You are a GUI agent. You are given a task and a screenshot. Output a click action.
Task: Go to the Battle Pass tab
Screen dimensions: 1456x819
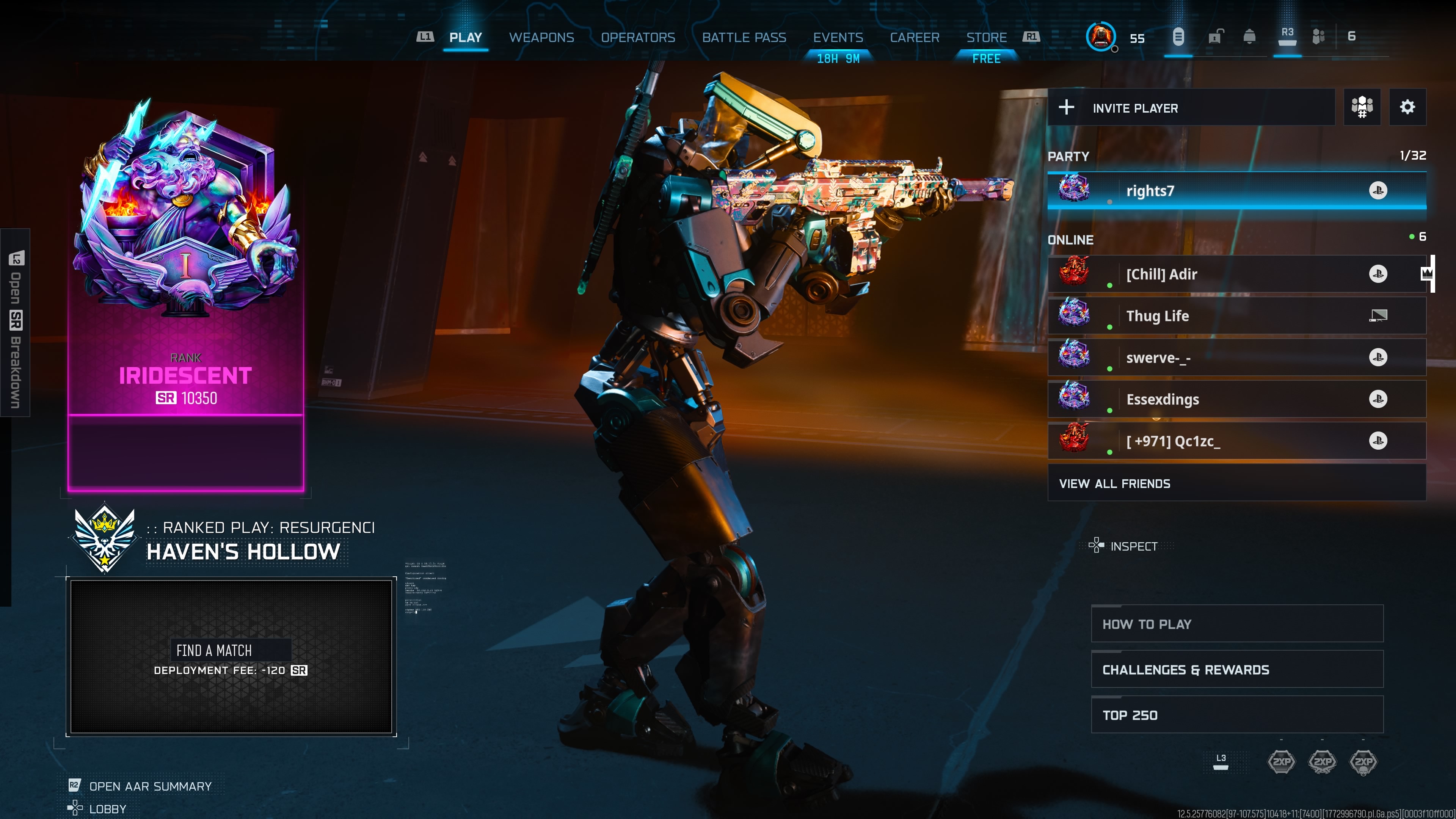point(744,37)
